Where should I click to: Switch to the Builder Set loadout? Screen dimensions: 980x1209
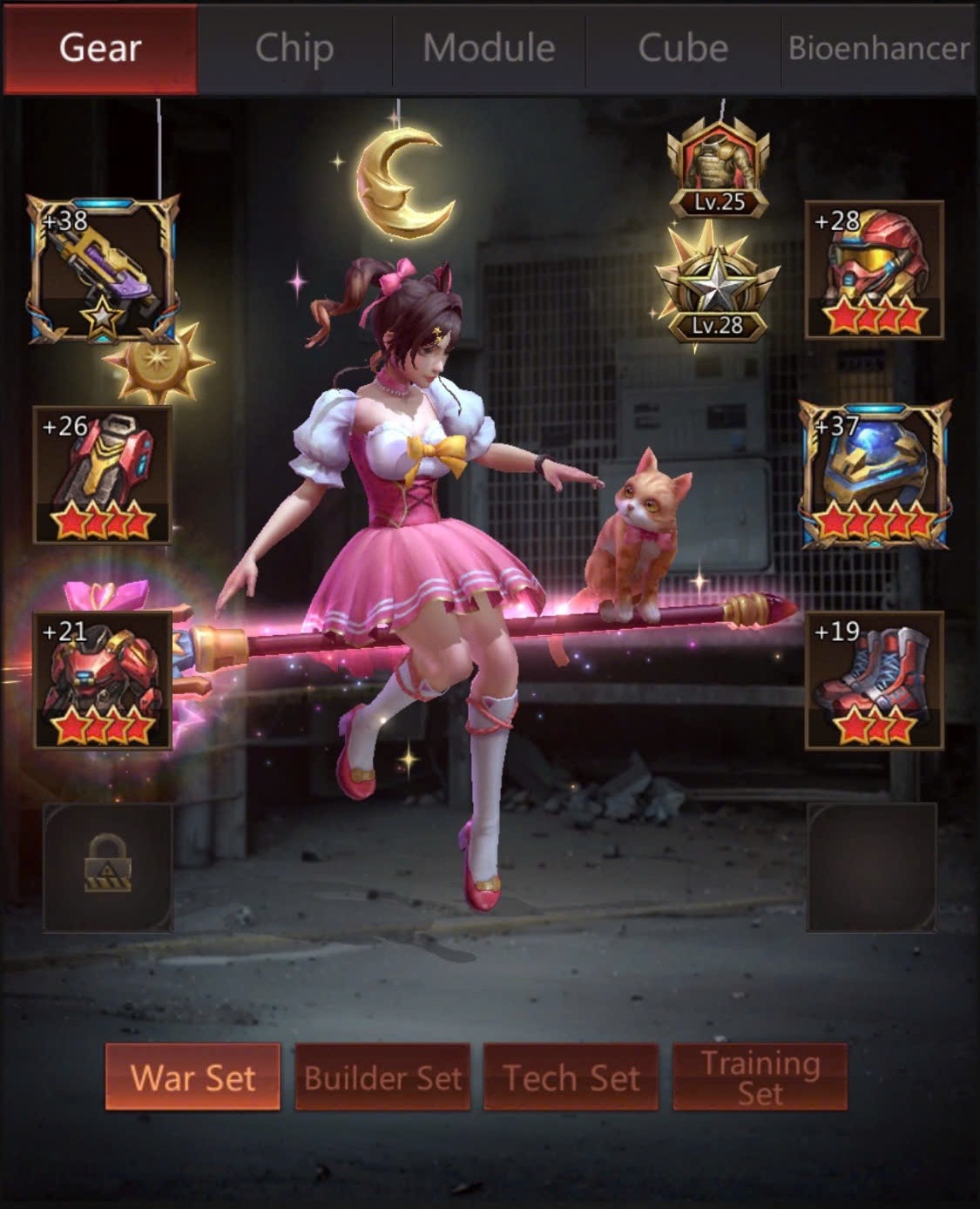[x=382, y=1077]
